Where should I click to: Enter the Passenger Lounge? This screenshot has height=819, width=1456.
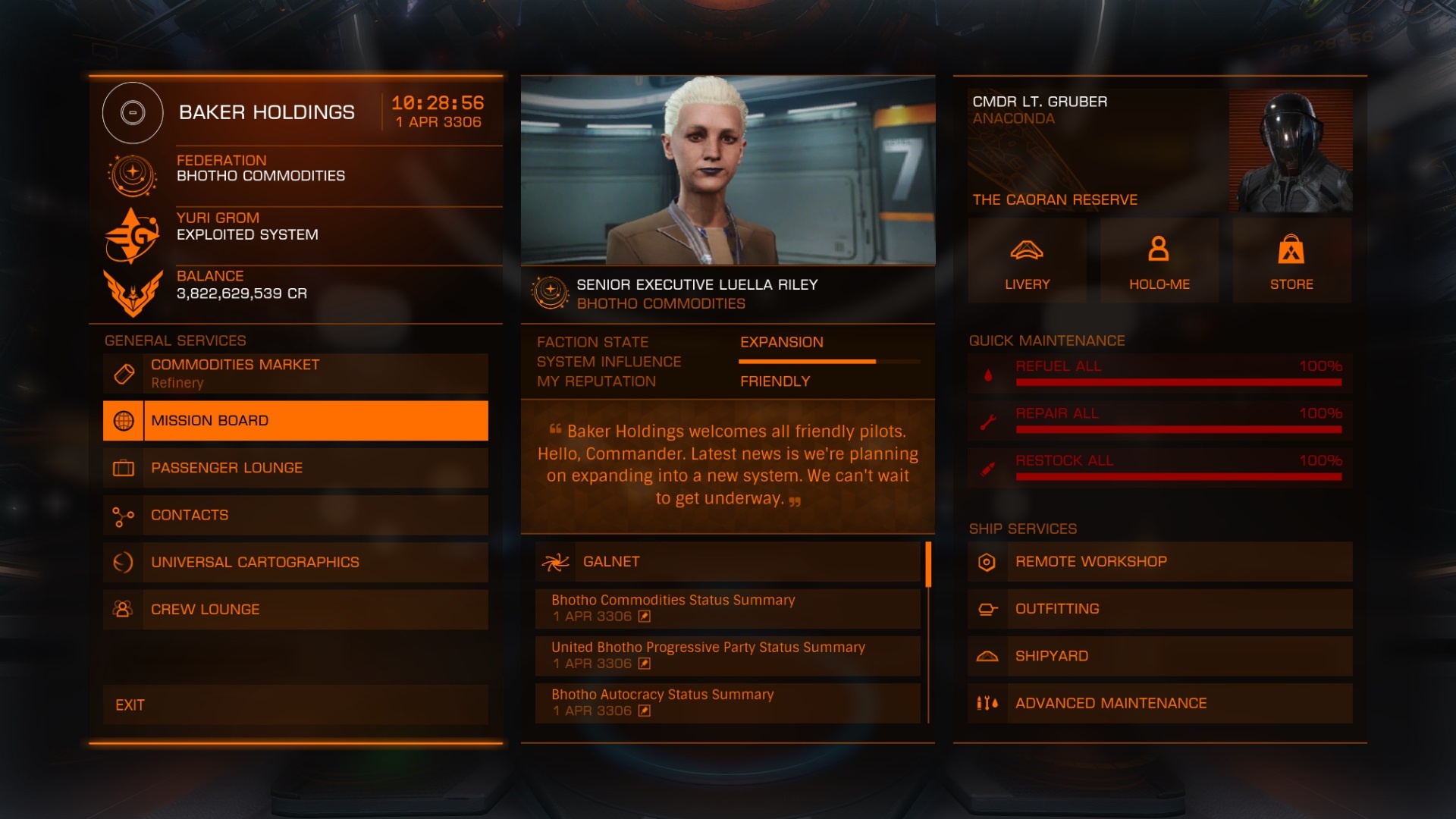click(x=296, y=468)
